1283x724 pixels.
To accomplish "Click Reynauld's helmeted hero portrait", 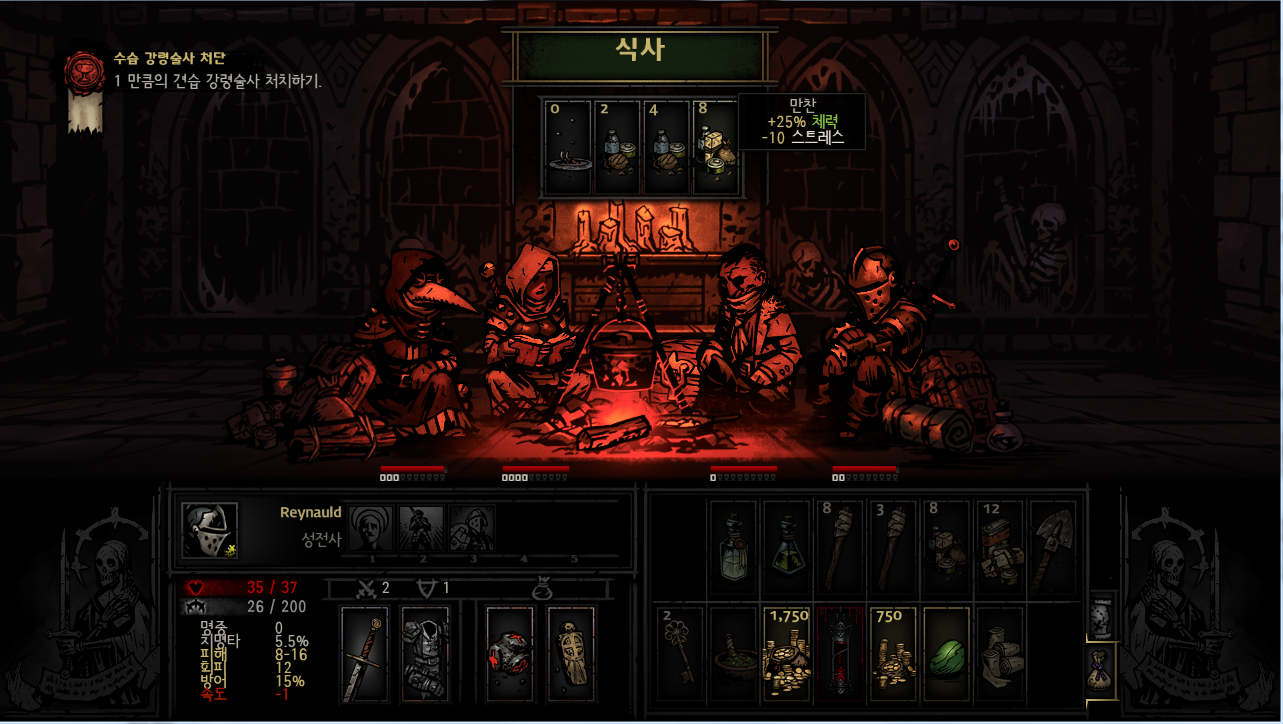I will tap(209, 530).
